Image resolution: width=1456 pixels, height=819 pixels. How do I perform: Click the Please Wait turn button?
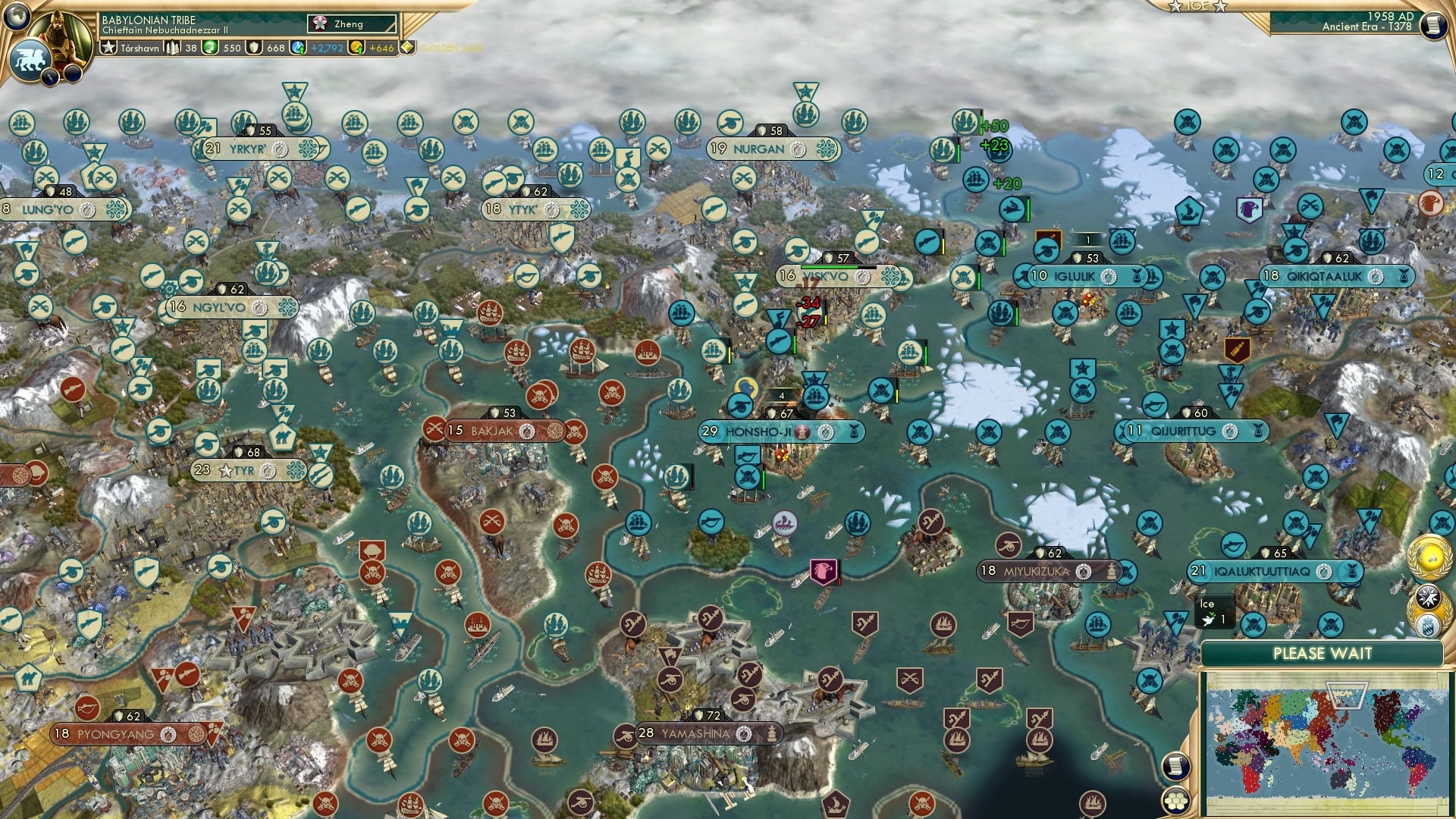(1322, 654)
